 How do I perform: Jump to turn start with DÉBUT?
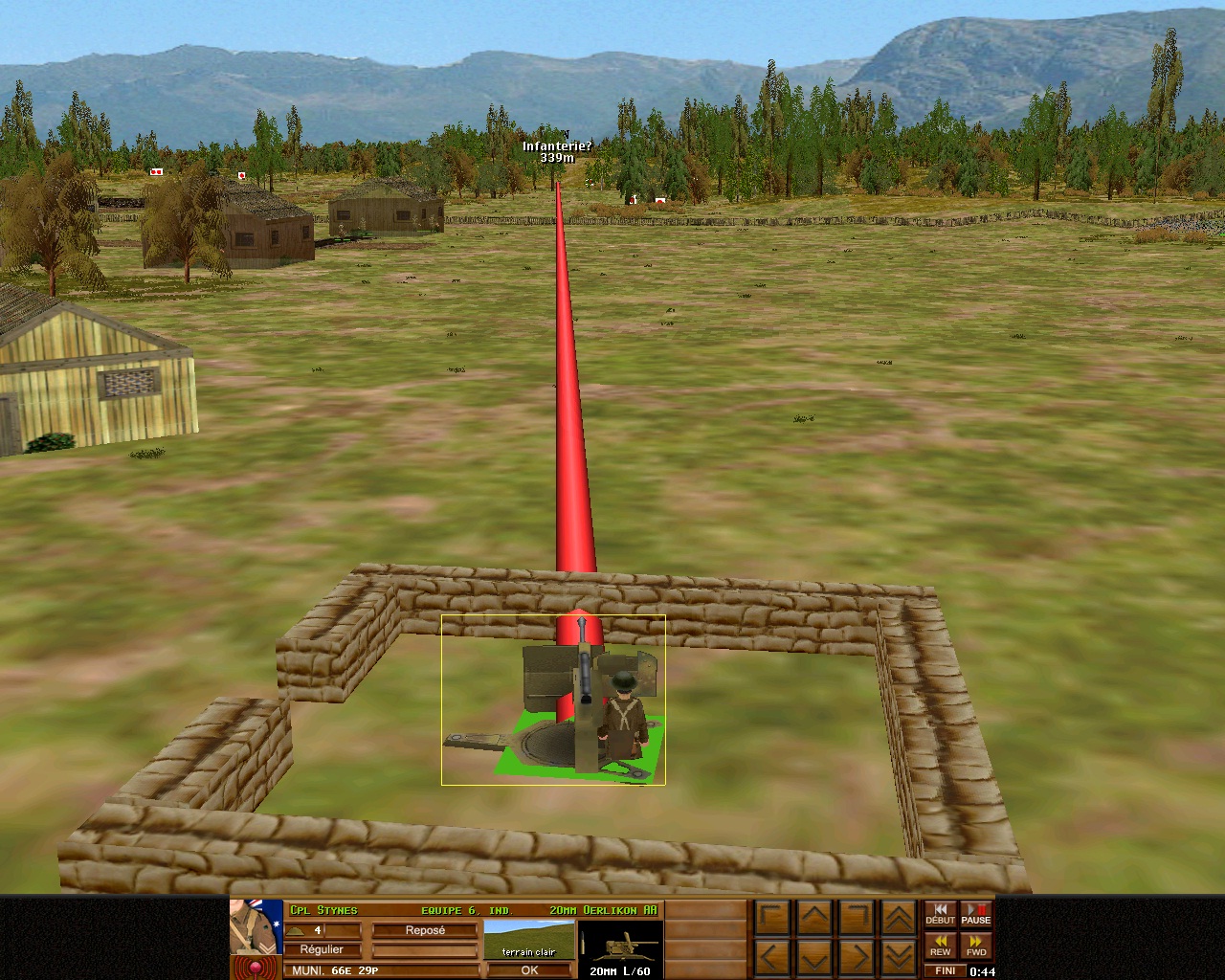[x=940, y=915]
